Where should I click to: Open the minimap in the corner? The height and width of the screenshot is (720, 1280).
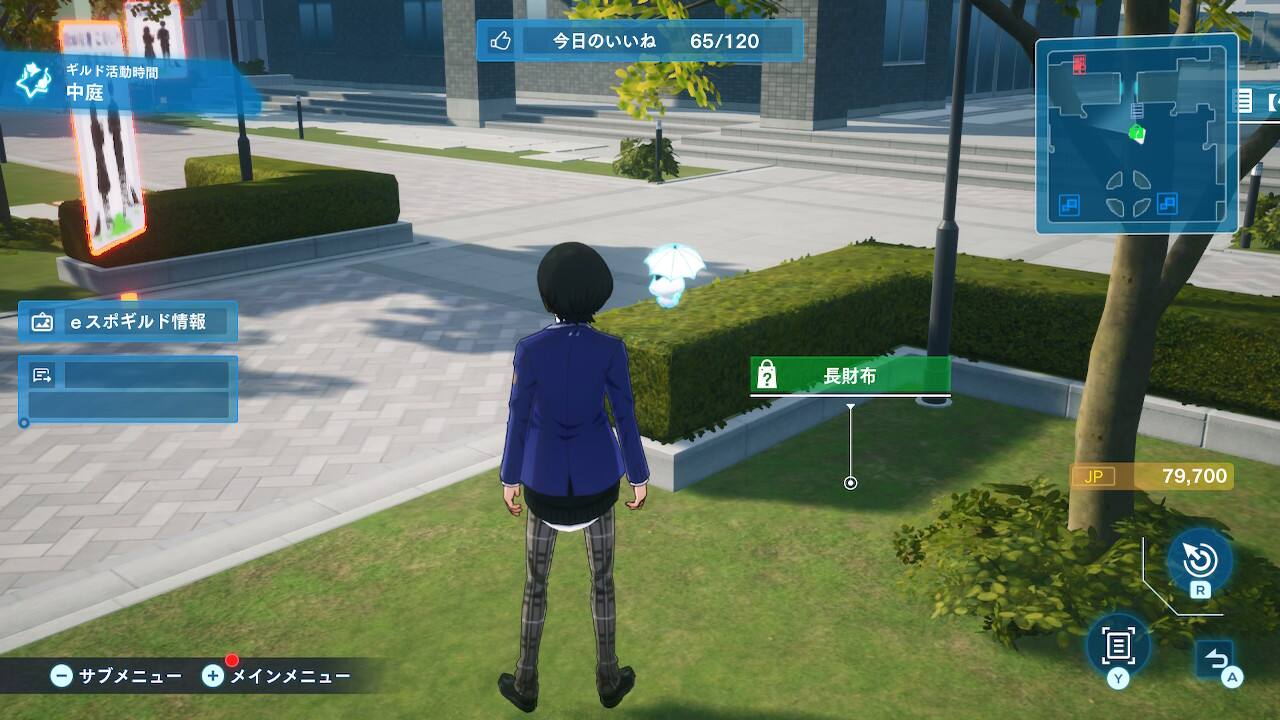(1136, 134)
